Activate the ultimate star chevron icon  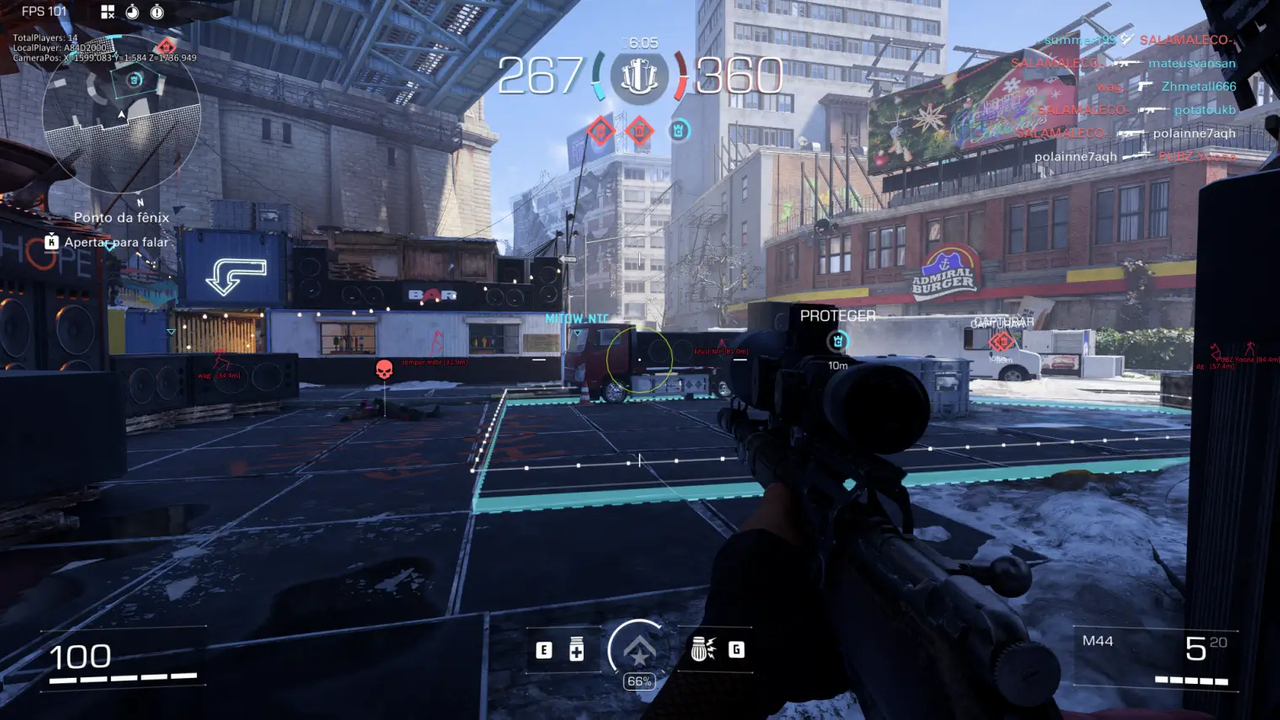(x=637, y=650)
